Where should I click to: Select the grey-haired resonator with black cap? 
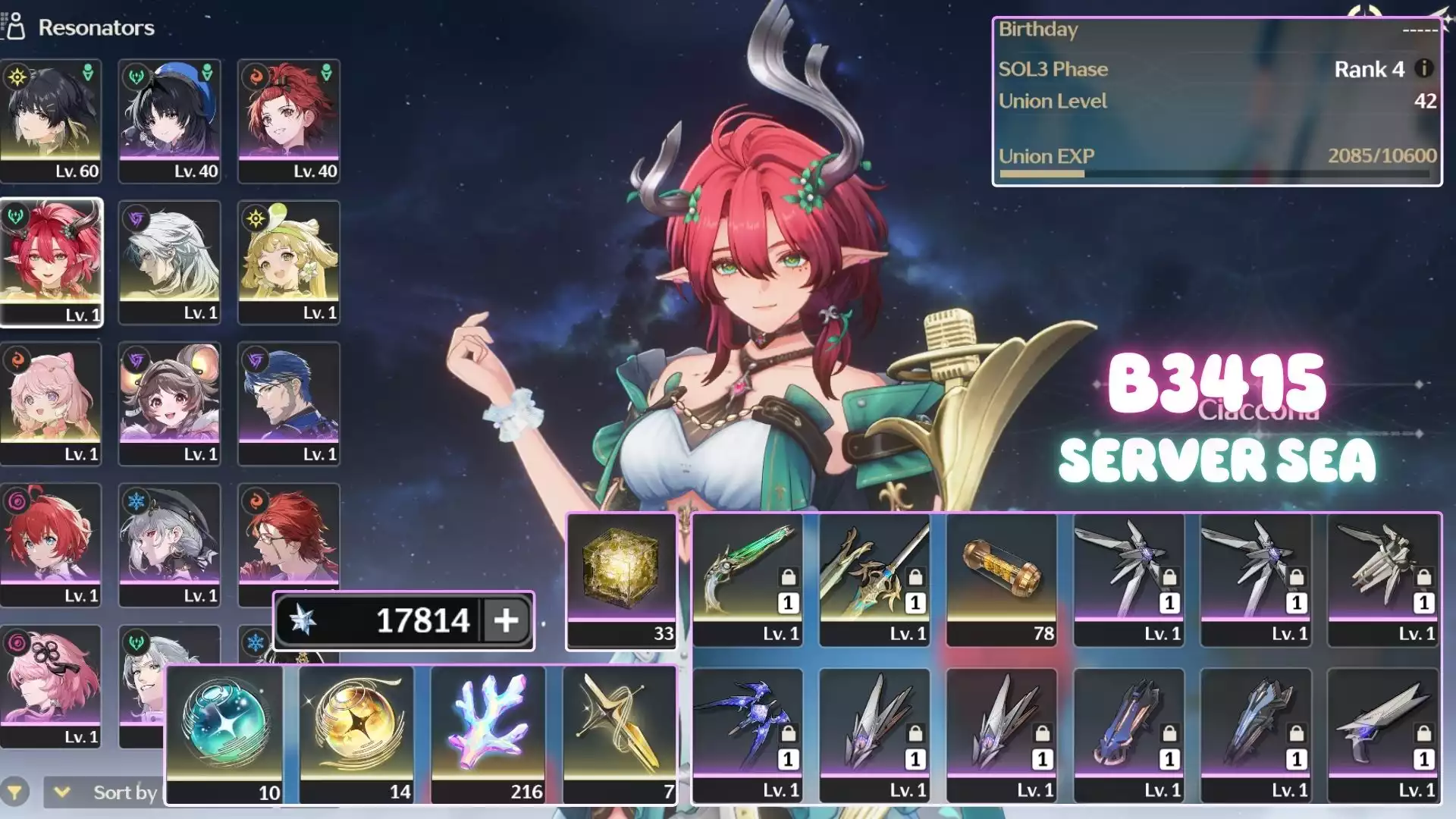(170, 544)
